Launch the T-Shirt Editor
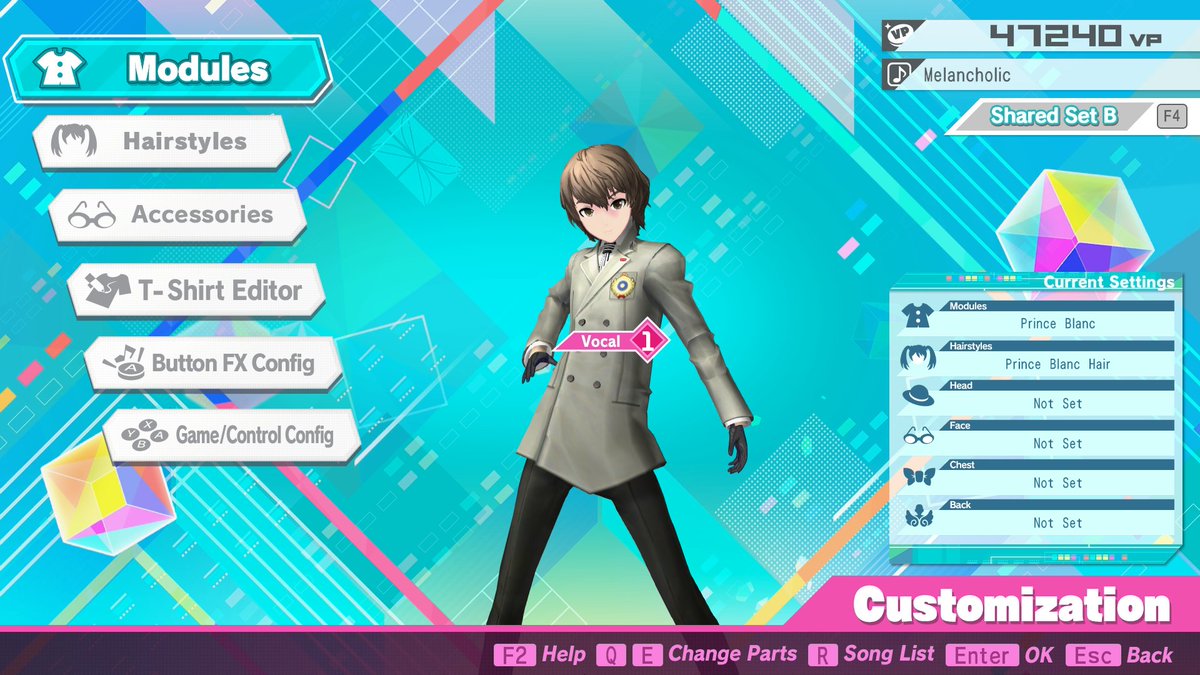1200x675 pixels. 198,291
